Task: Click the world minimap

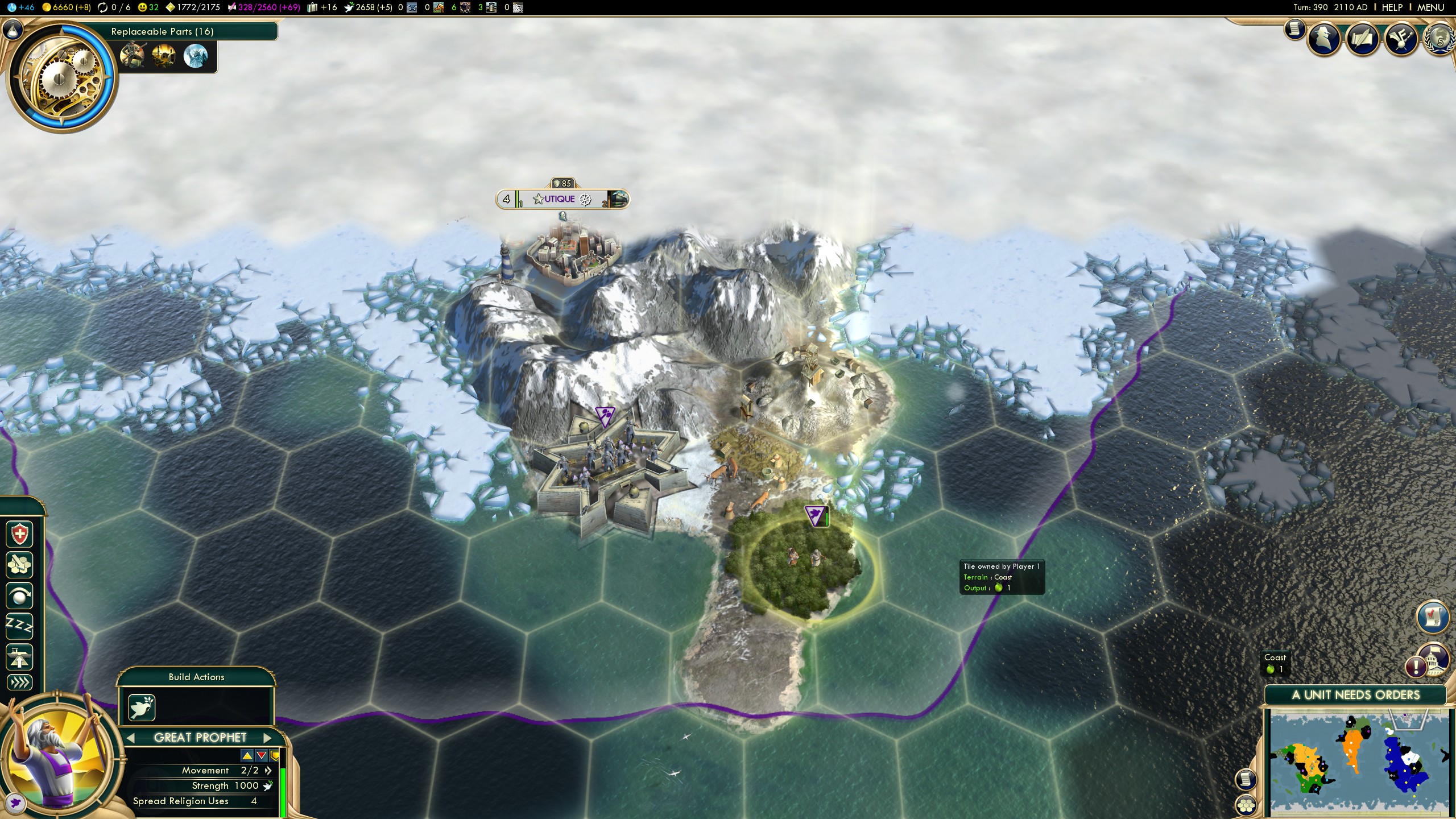Action: click(x=1359, y=763)
